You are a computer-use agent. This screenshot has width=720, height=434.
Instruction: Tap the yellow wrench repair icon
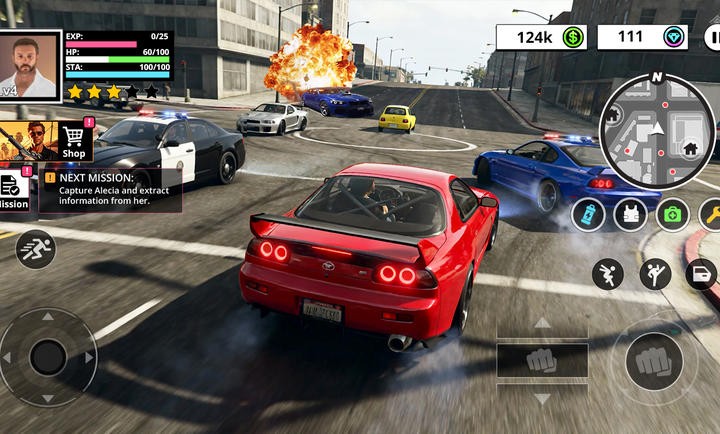(x=712, y=214)
